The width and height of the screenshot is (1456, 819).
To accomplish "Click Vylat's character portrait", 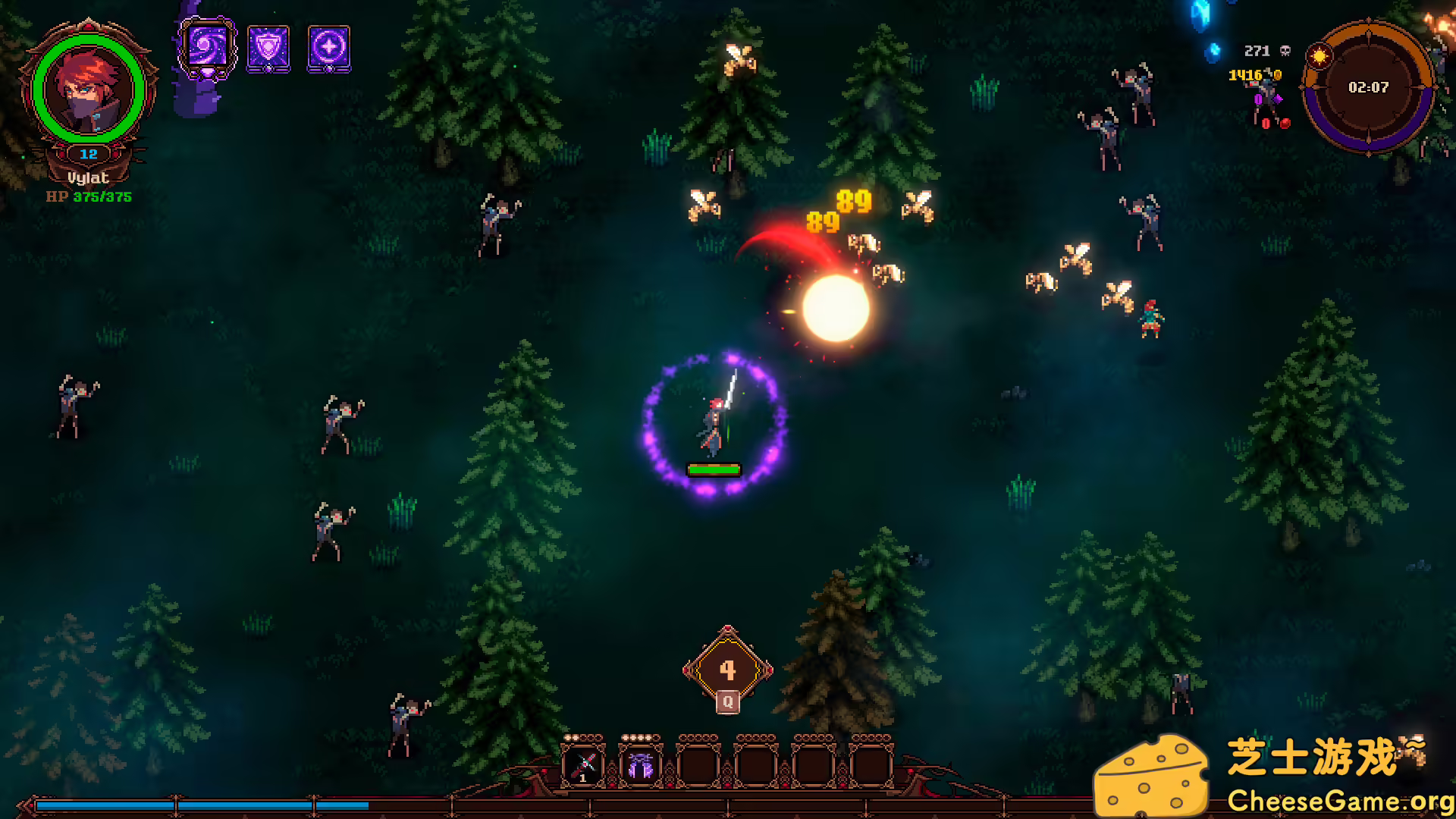I will pos(88,90).
